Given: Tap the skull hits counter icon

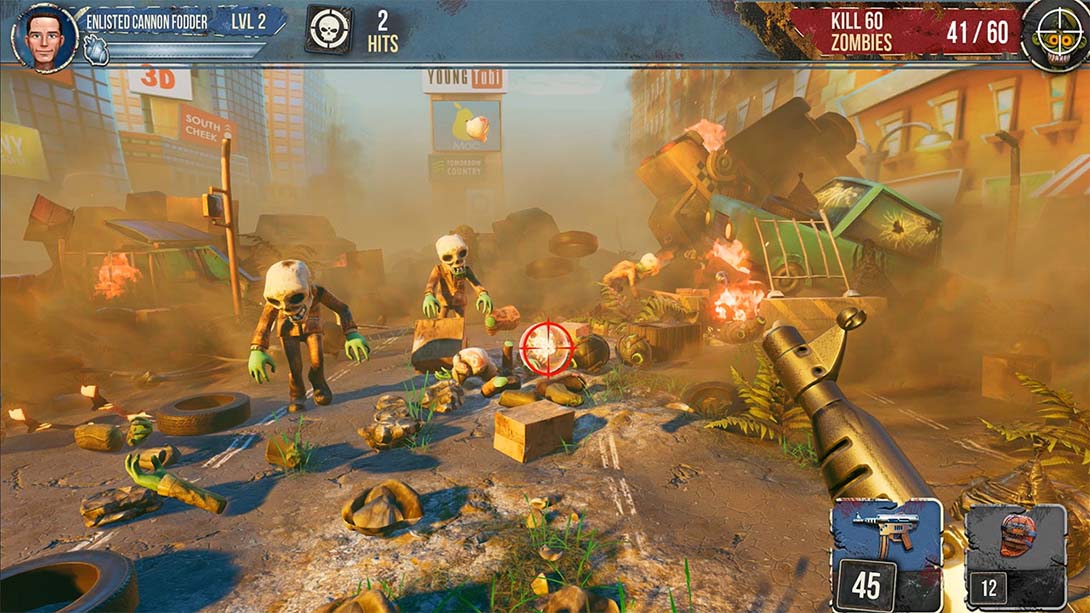Looking at the screenshot, I should [328, 30].
